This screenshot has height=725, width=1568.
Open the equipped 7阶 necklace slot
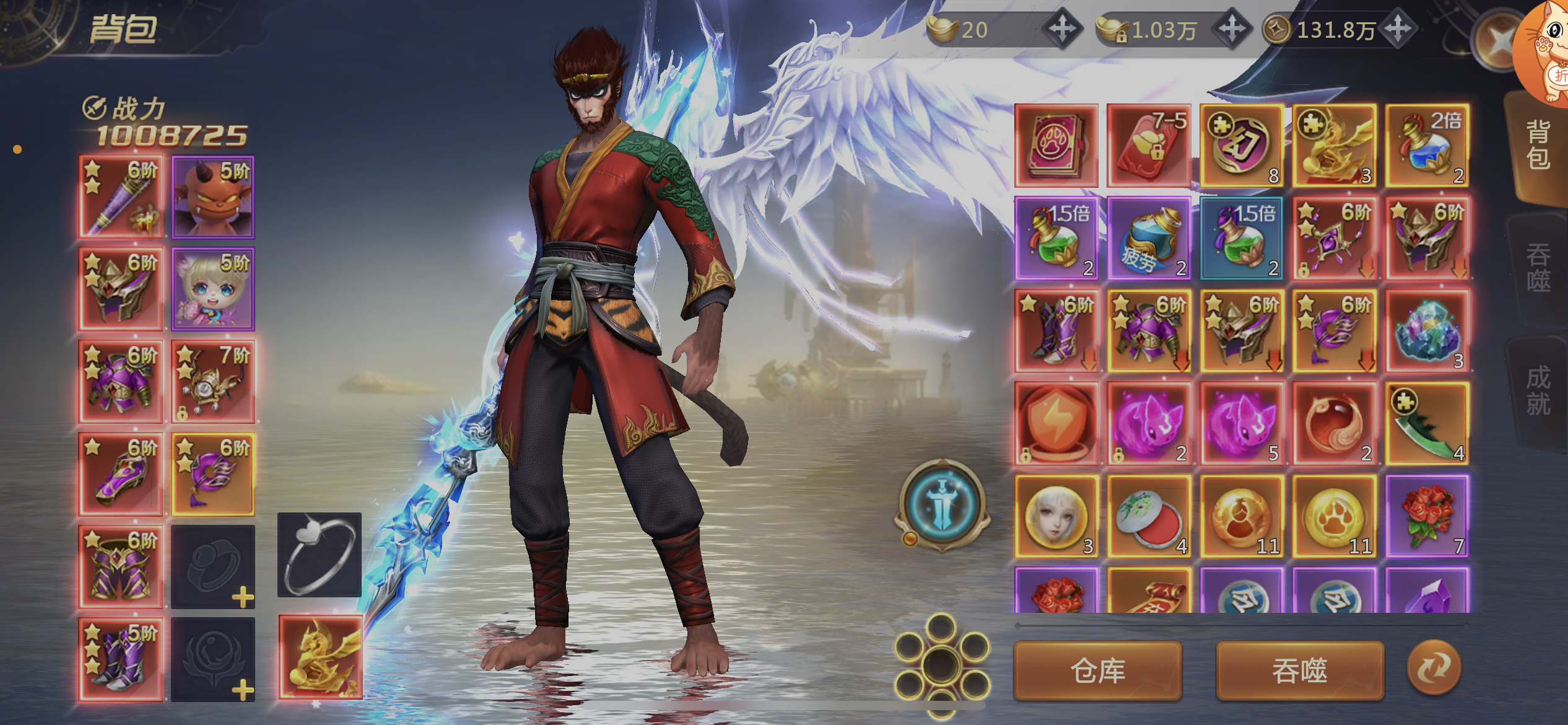point(213,381)
